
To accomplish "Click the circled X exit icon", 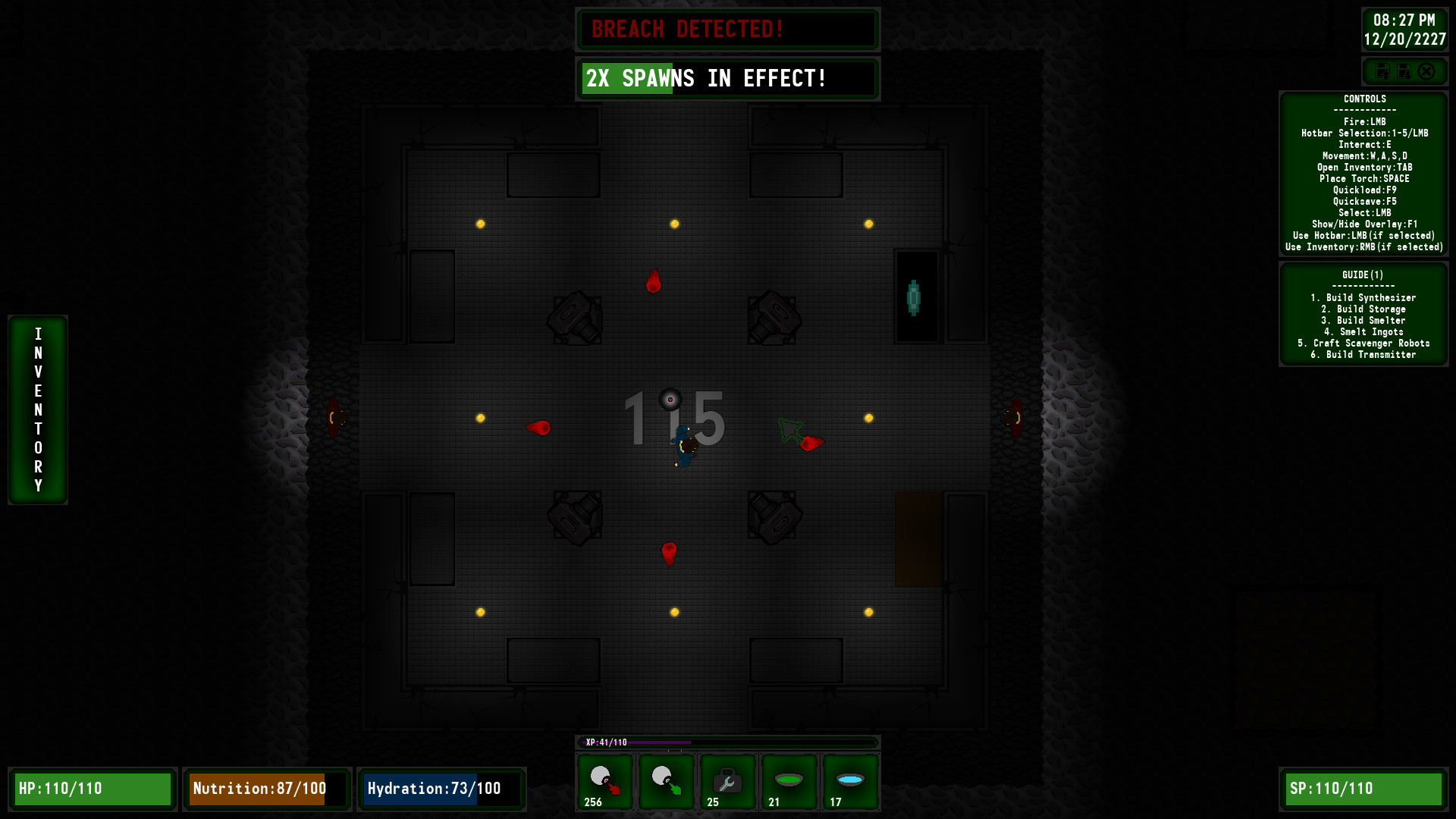I will click(x=1428, y=71).
